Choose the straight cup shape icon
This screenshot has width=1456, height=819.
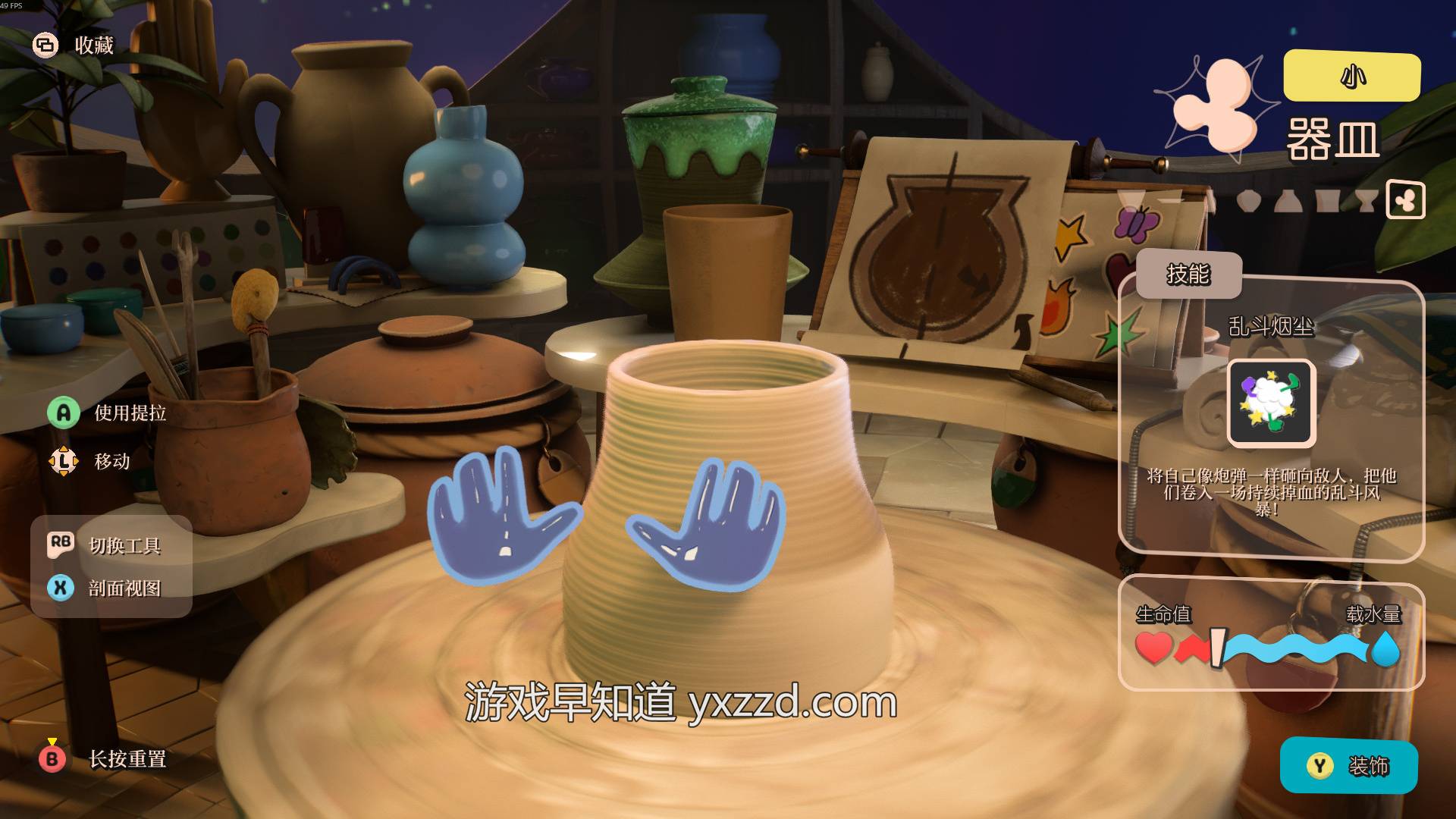1327,201
